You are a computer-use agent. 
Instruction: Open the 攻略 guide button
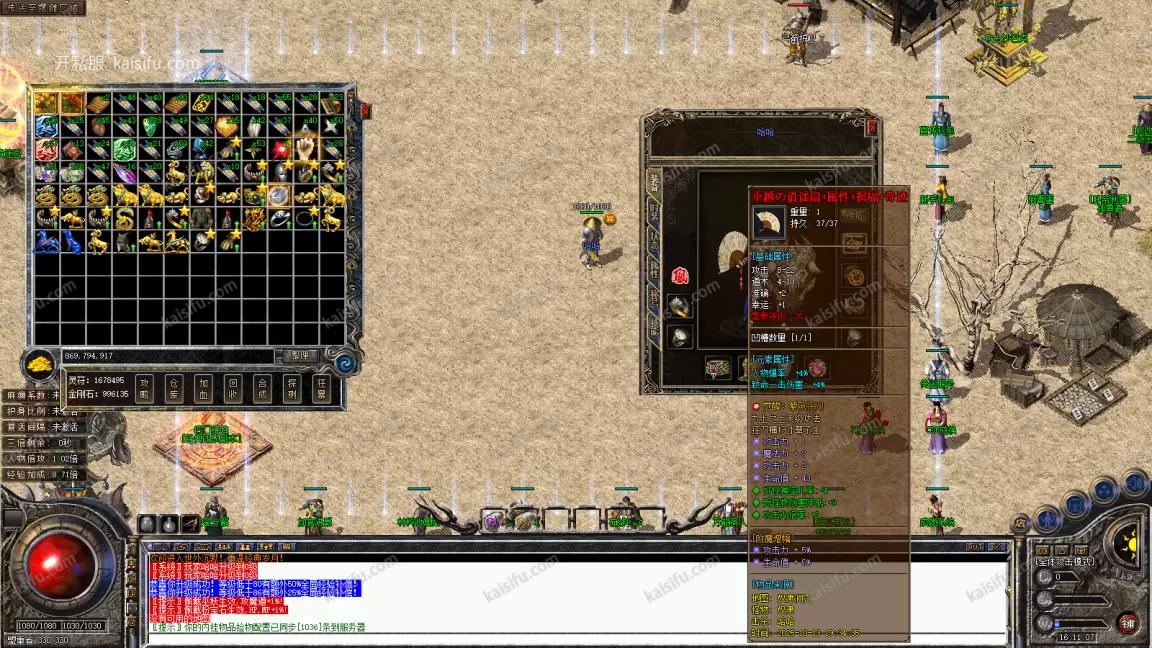pyautogui.click(x=144, y=387)
